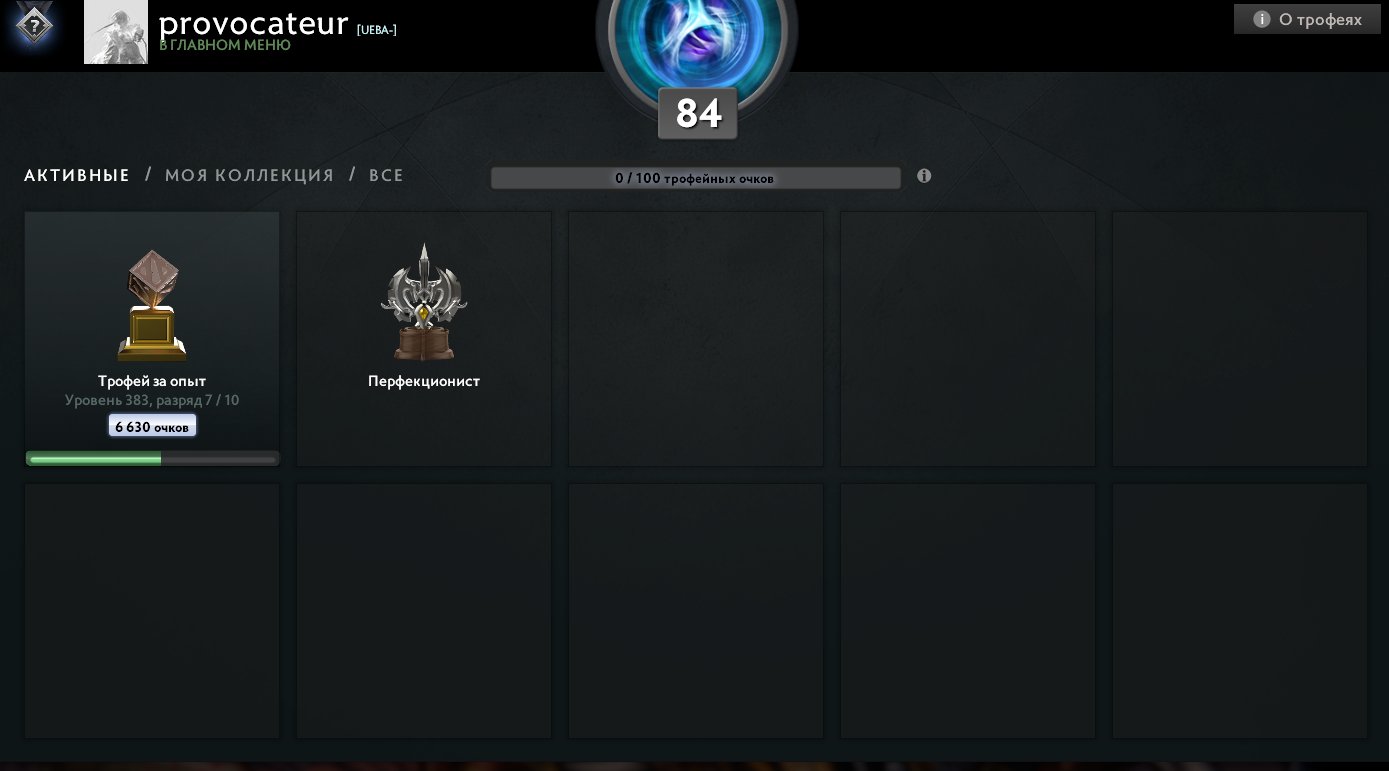Open the Перфекционист trophy emblem
The height and width of the screenshot is (771, 1389).
point(424,300)
